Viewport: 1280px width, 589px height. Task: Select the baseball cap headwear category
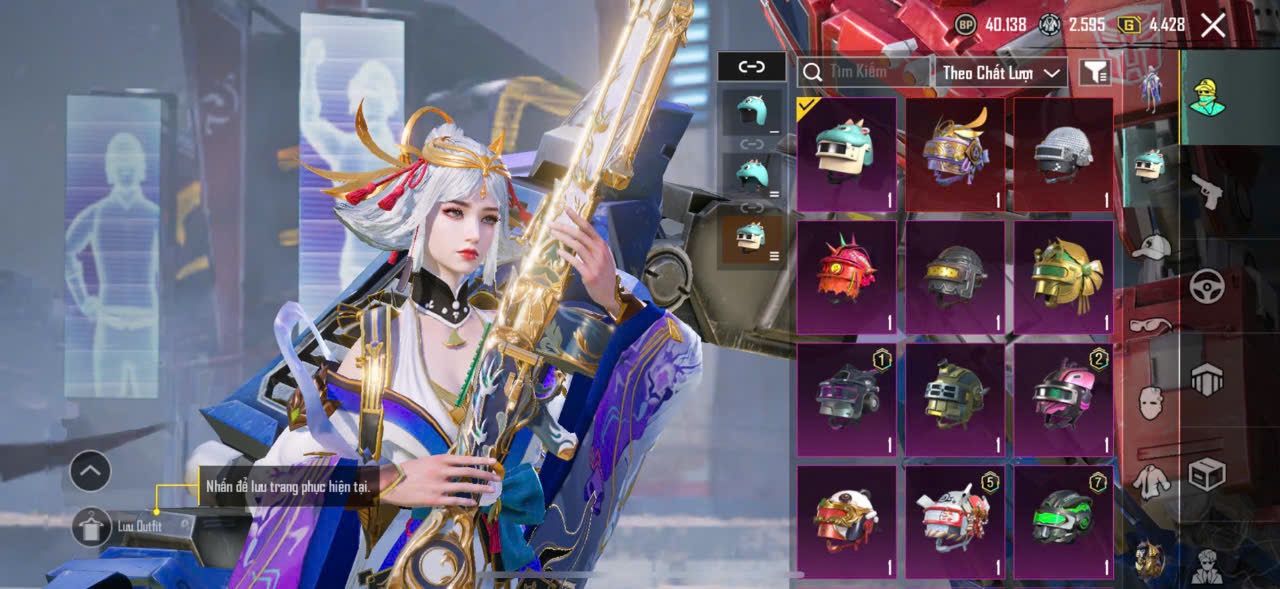[x=1152, y=246]
